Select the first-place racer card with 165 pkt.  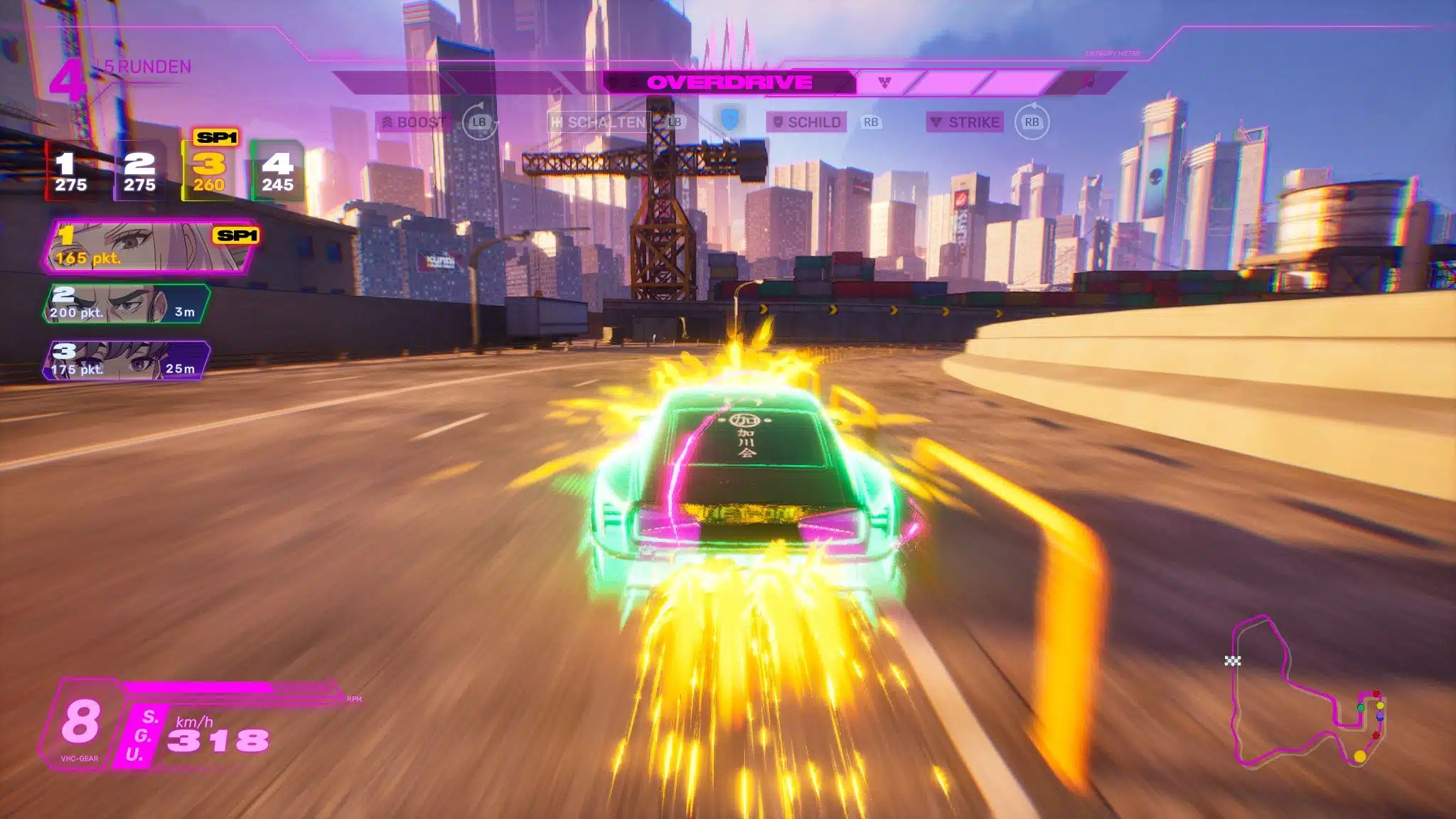151,247
